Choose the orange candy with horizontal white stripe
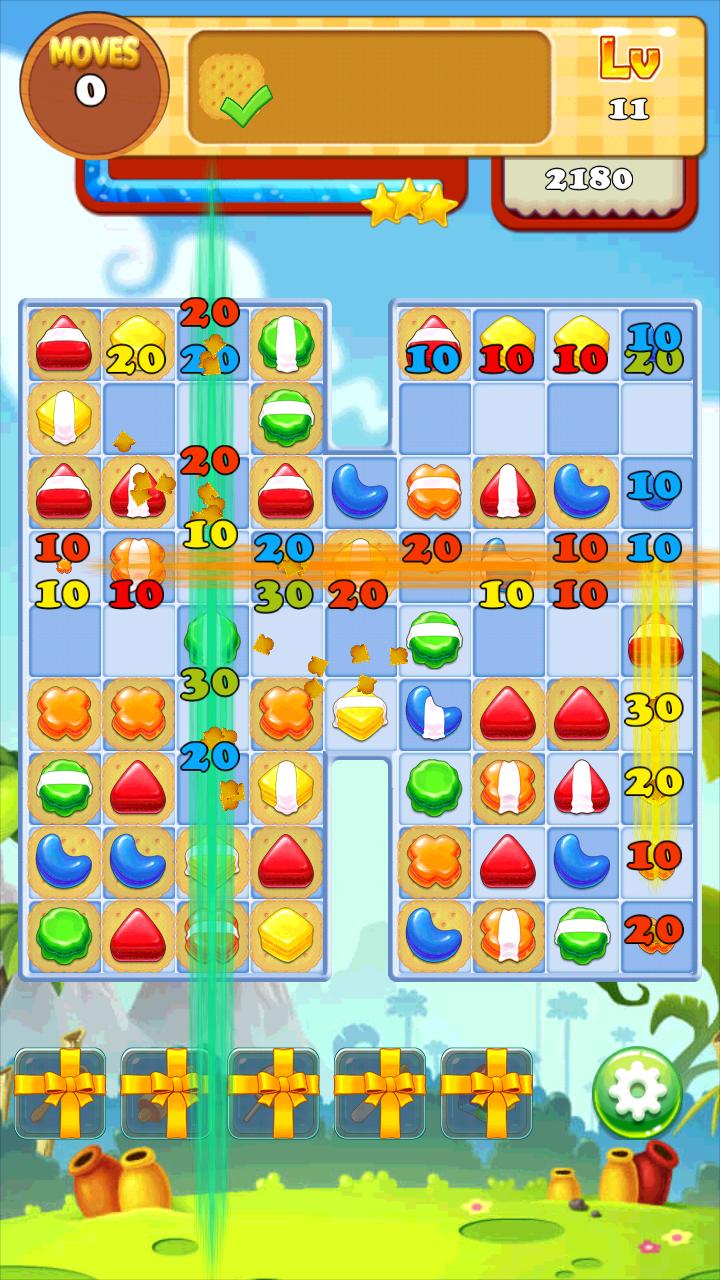720x1280 pixels. [x=433, y=490]
